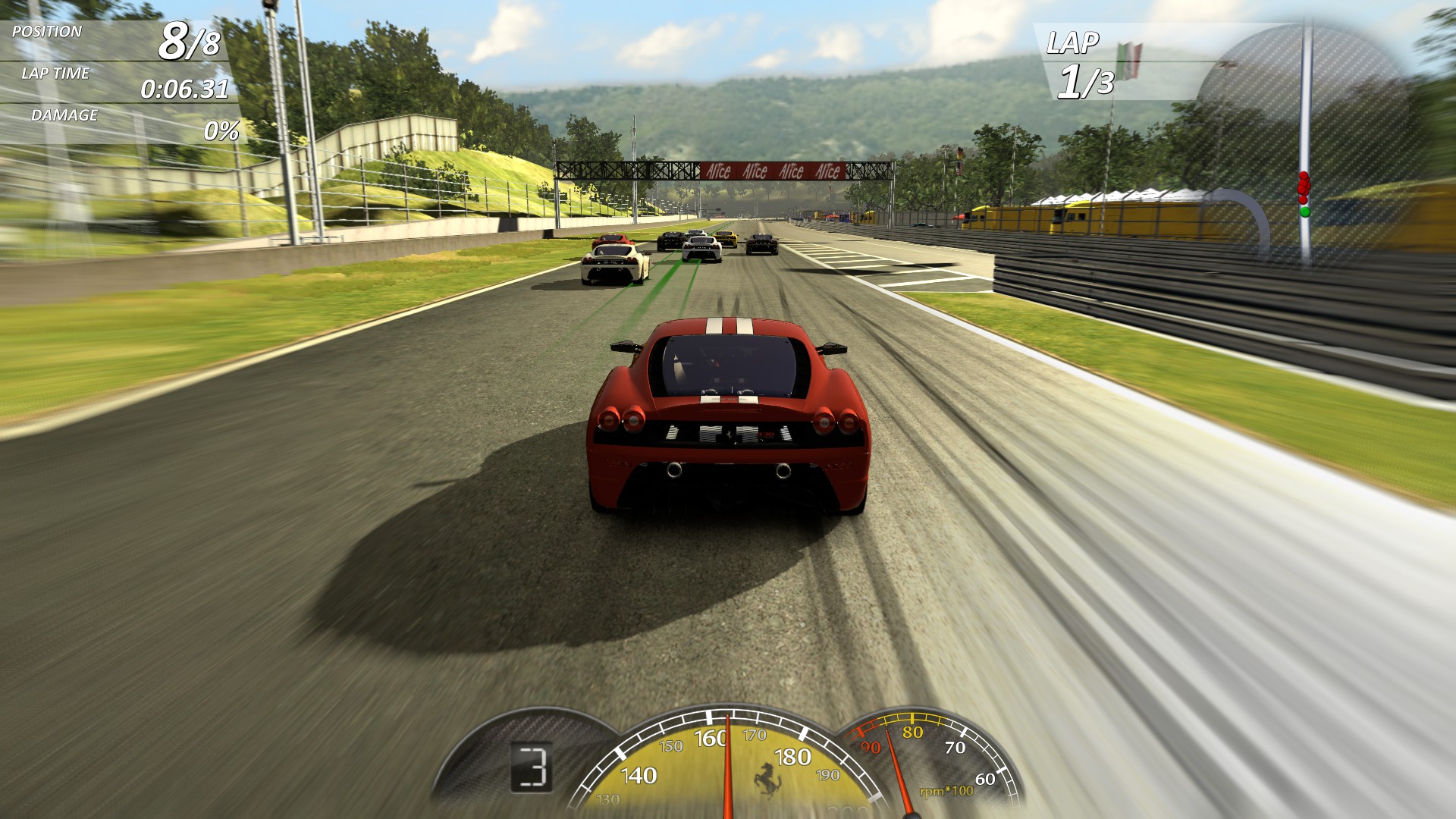The width and height of the screenshot is (1456, 819).
Task: Click the circular track minimap
Action: (x=1306, y=114)
